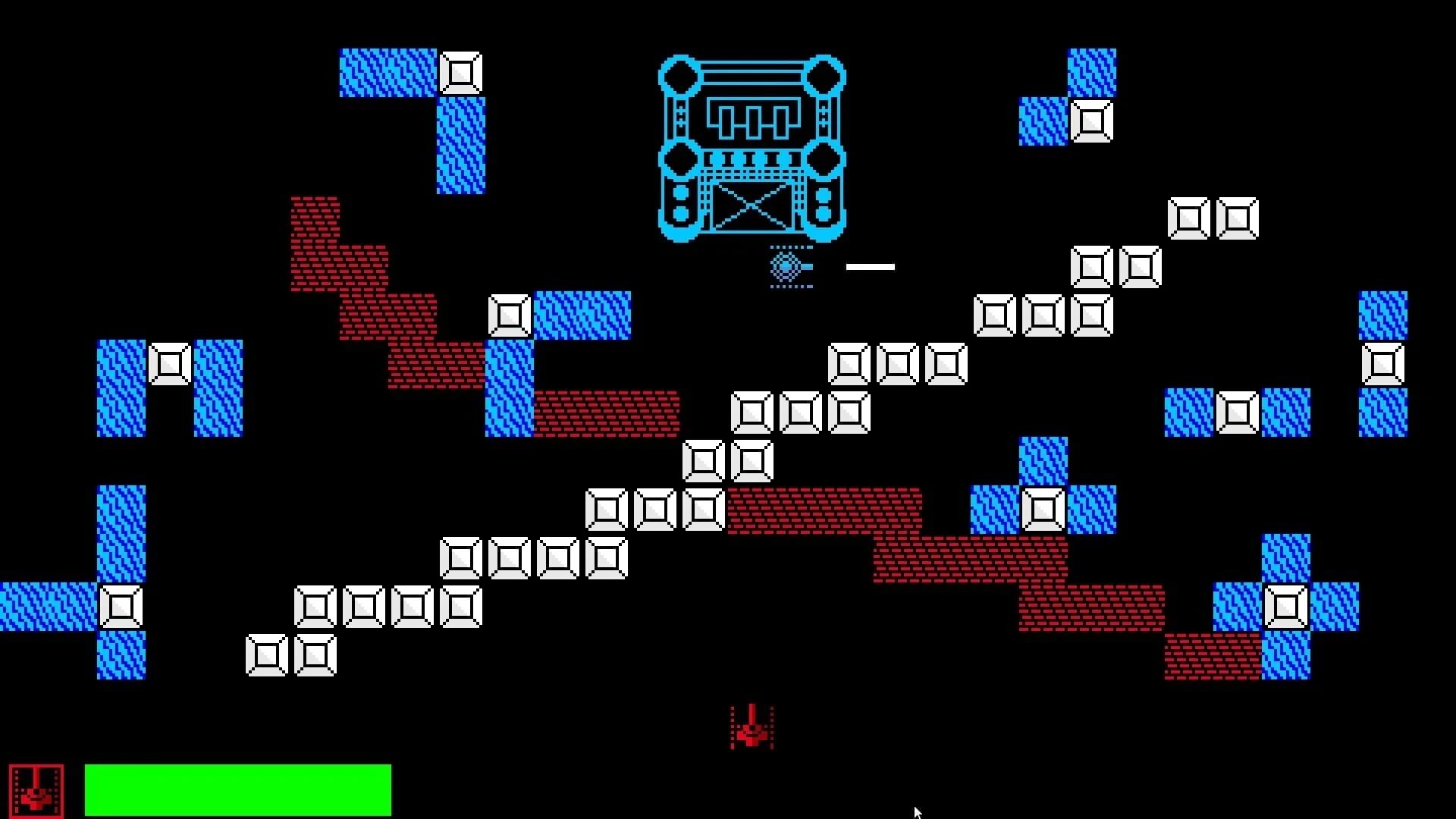This screenshot has height=819, width=1456.
Task: Click the X-crossed hatch panel on the boss
Action: pyautogui.click(x=752, y=205)
